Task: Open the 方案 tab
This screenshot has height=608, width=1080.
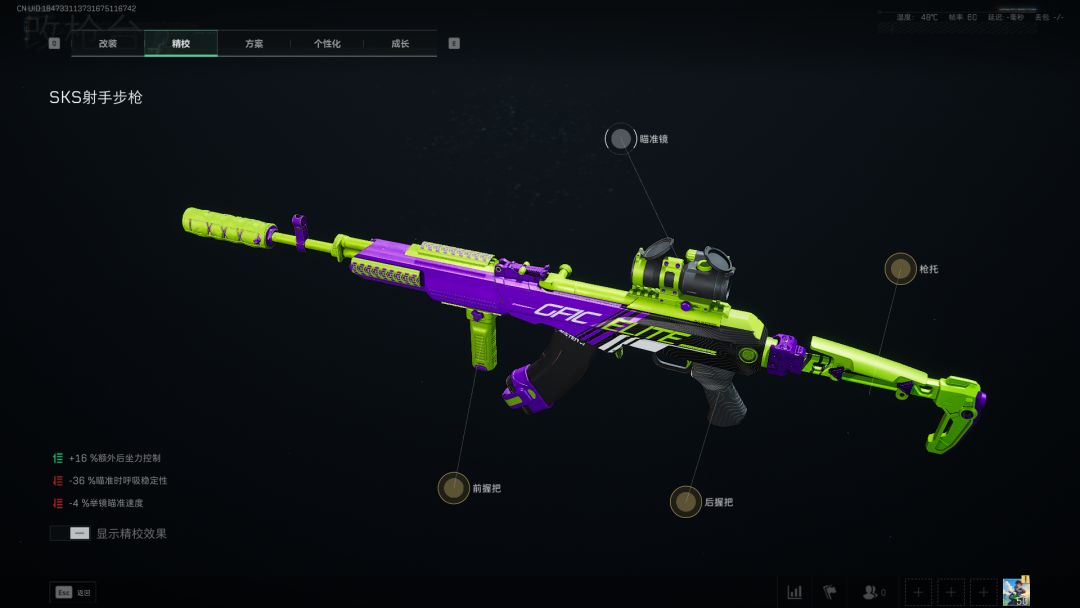Action: pyautogui.click(x=254, y=44)
